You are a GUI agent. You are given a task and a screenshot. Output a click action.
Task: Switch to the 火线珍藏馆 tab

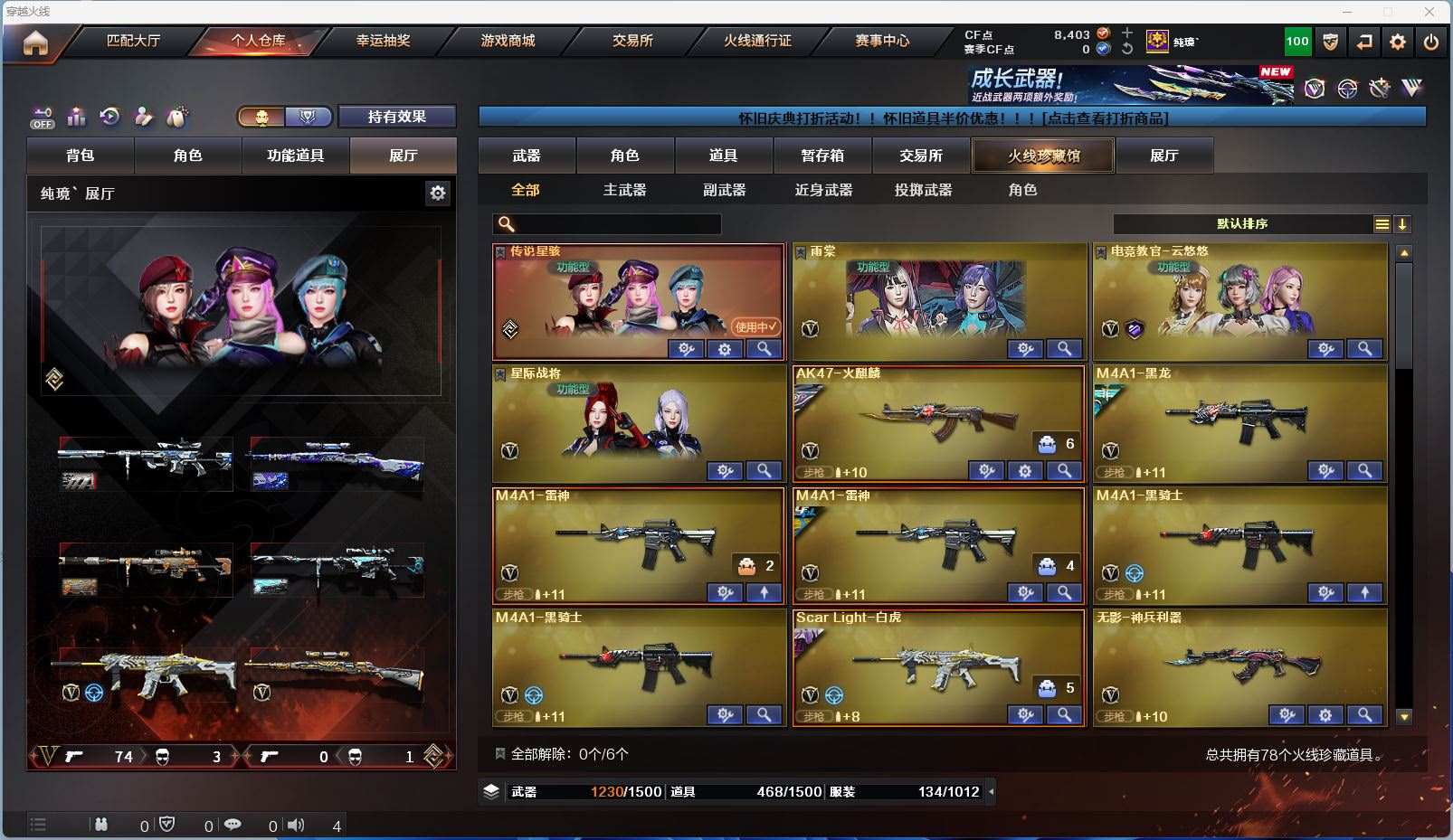pyautogui.click(x=1043, y=156)
